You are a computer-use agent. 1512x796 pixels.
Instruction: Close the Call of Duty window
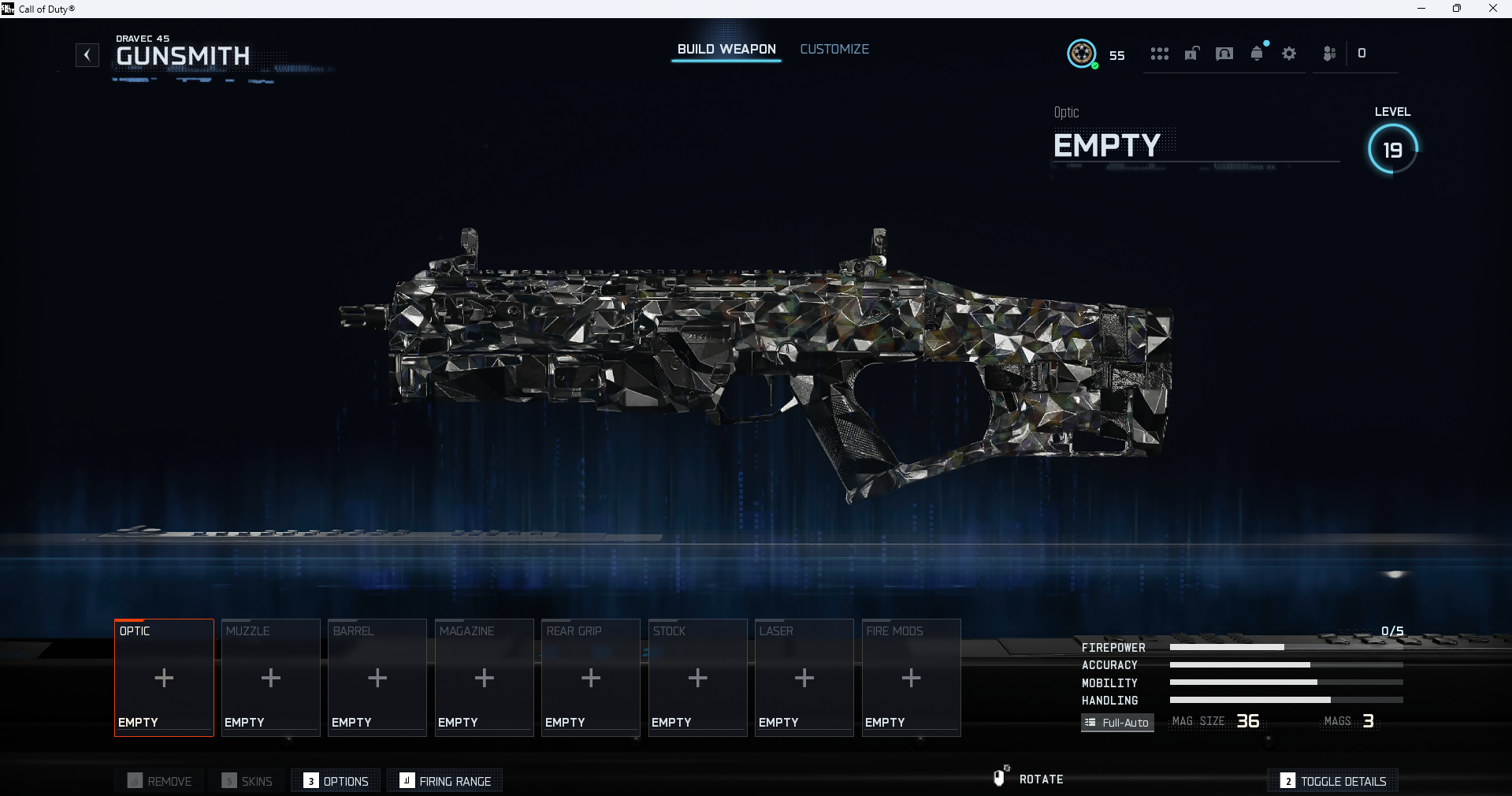(x=1492, y=9)
